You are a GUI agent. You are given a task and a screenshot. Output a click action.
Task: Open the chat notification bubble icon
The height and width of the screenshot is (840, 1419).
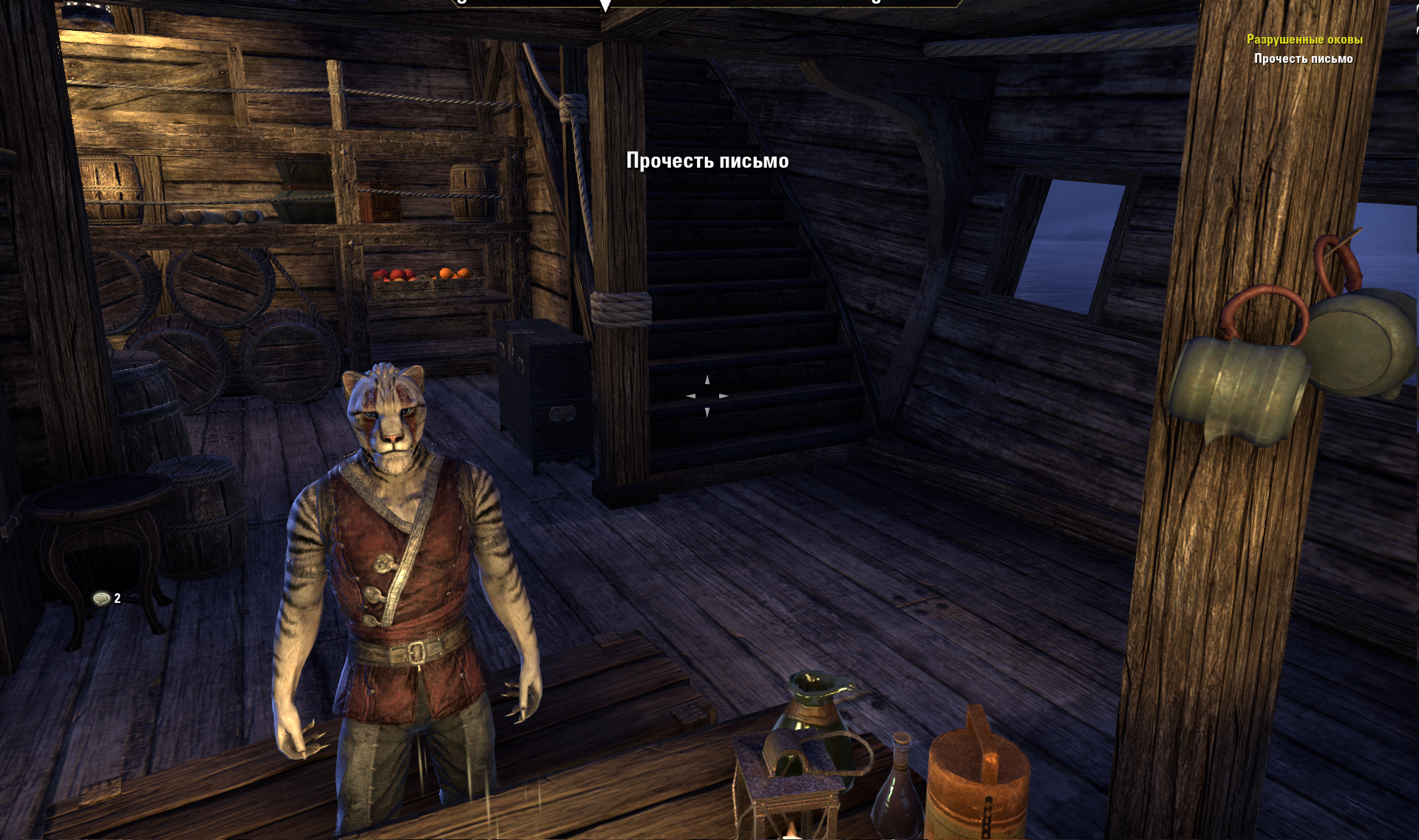coord(102,598)
